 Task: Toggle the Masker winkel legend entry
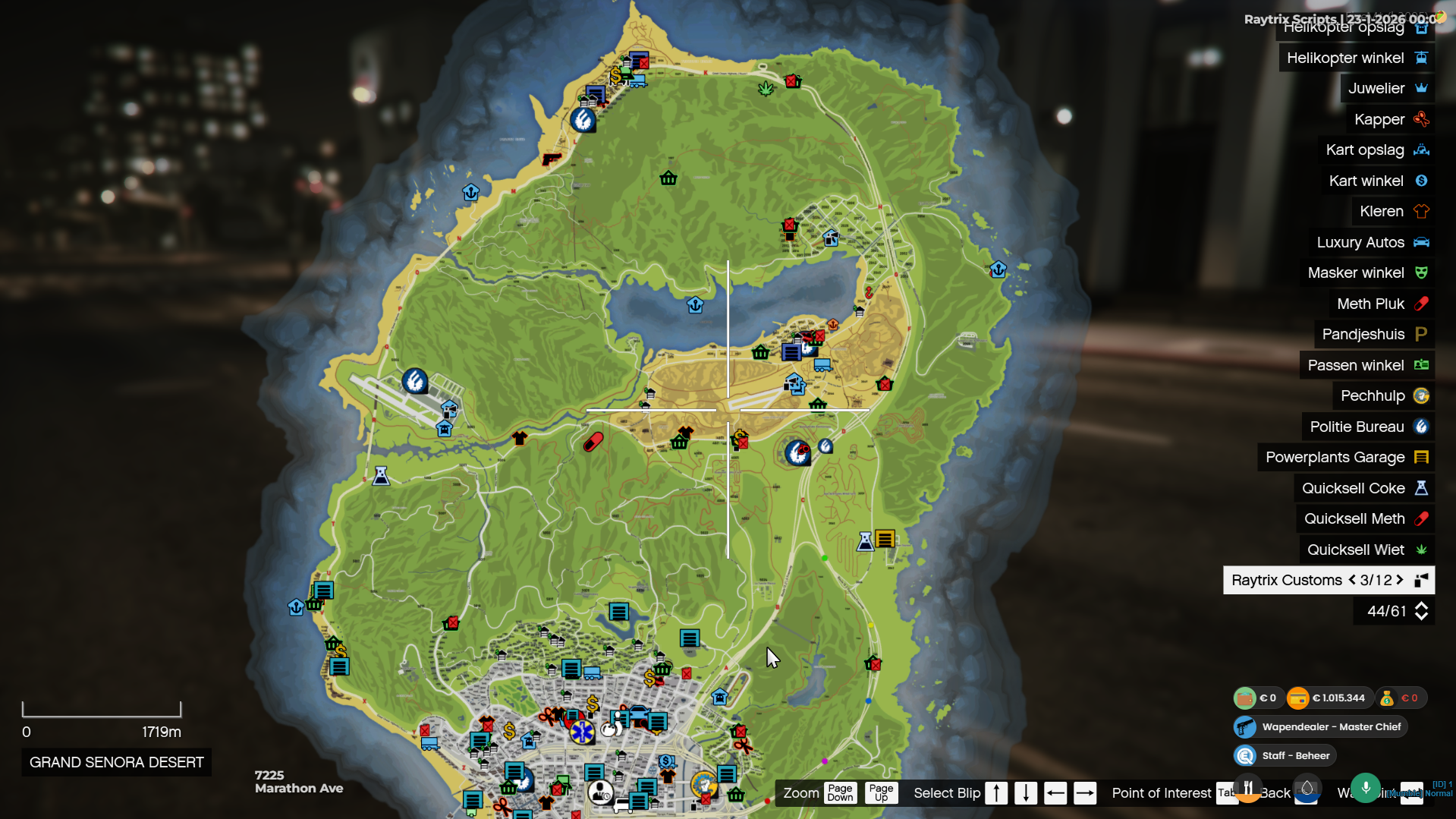pos(1366,272)
